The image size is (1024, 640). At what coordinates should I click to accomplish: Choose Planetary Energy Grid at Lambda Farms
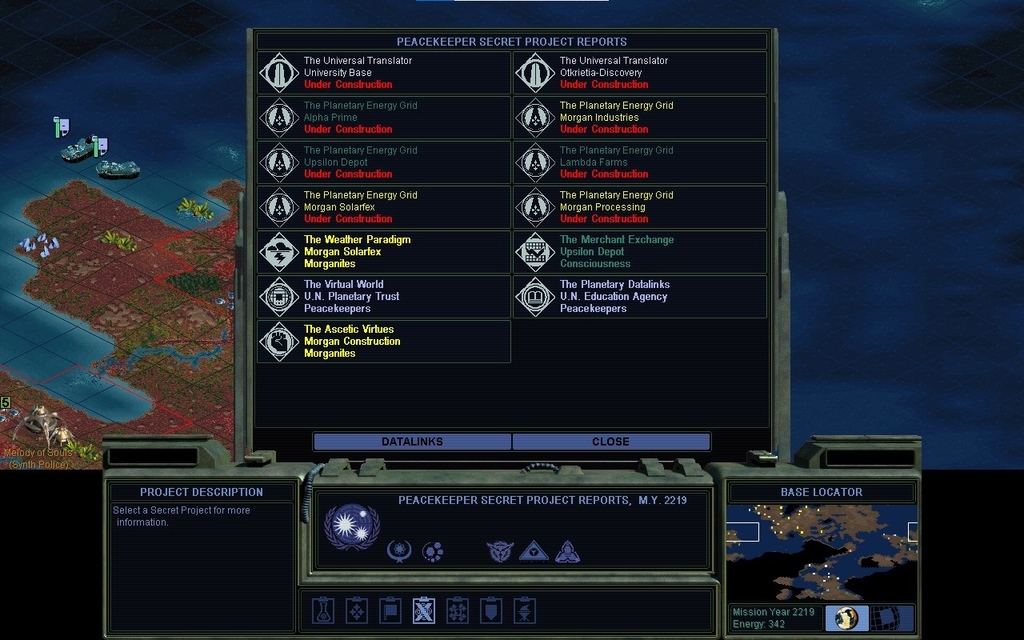pos(640,162)
